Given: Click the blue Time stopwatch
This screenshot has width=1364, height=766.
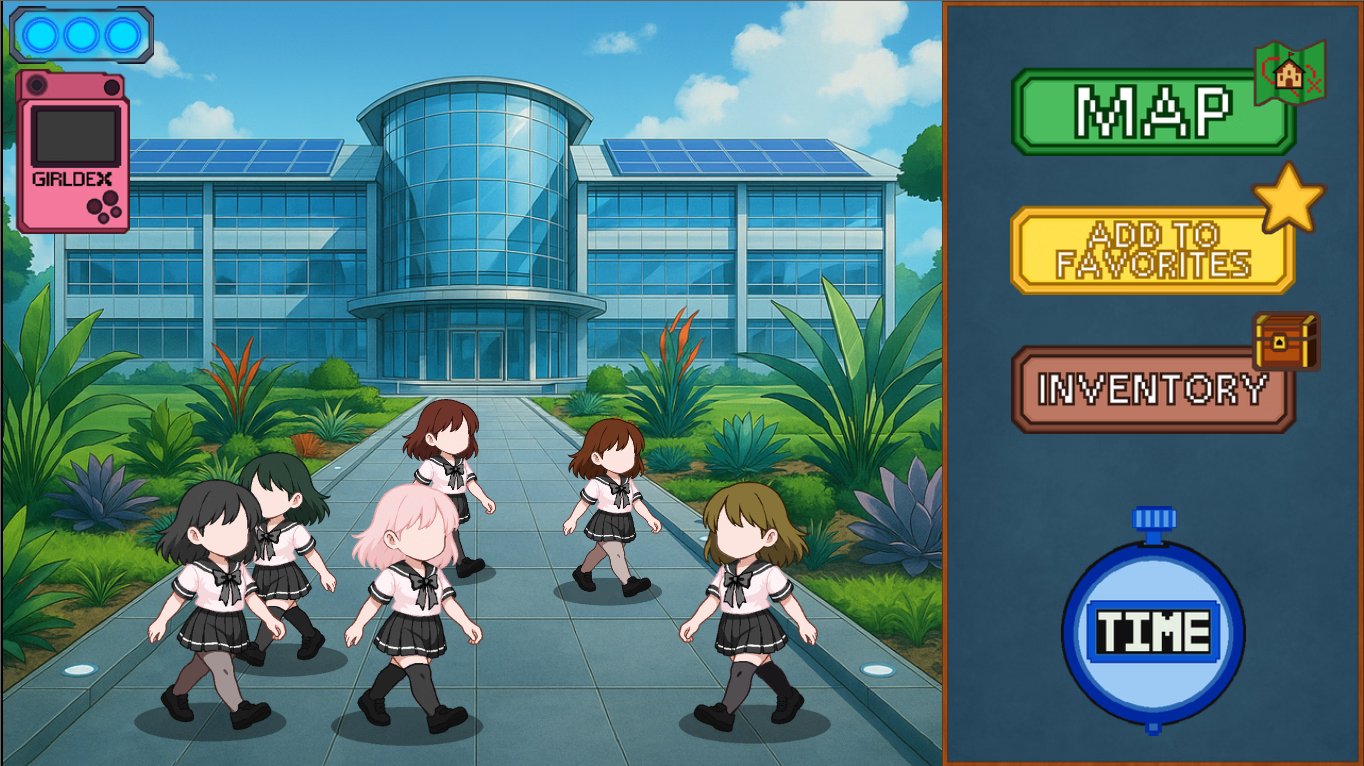Looking at the screenshot, I should click(x=1153, y=632).
